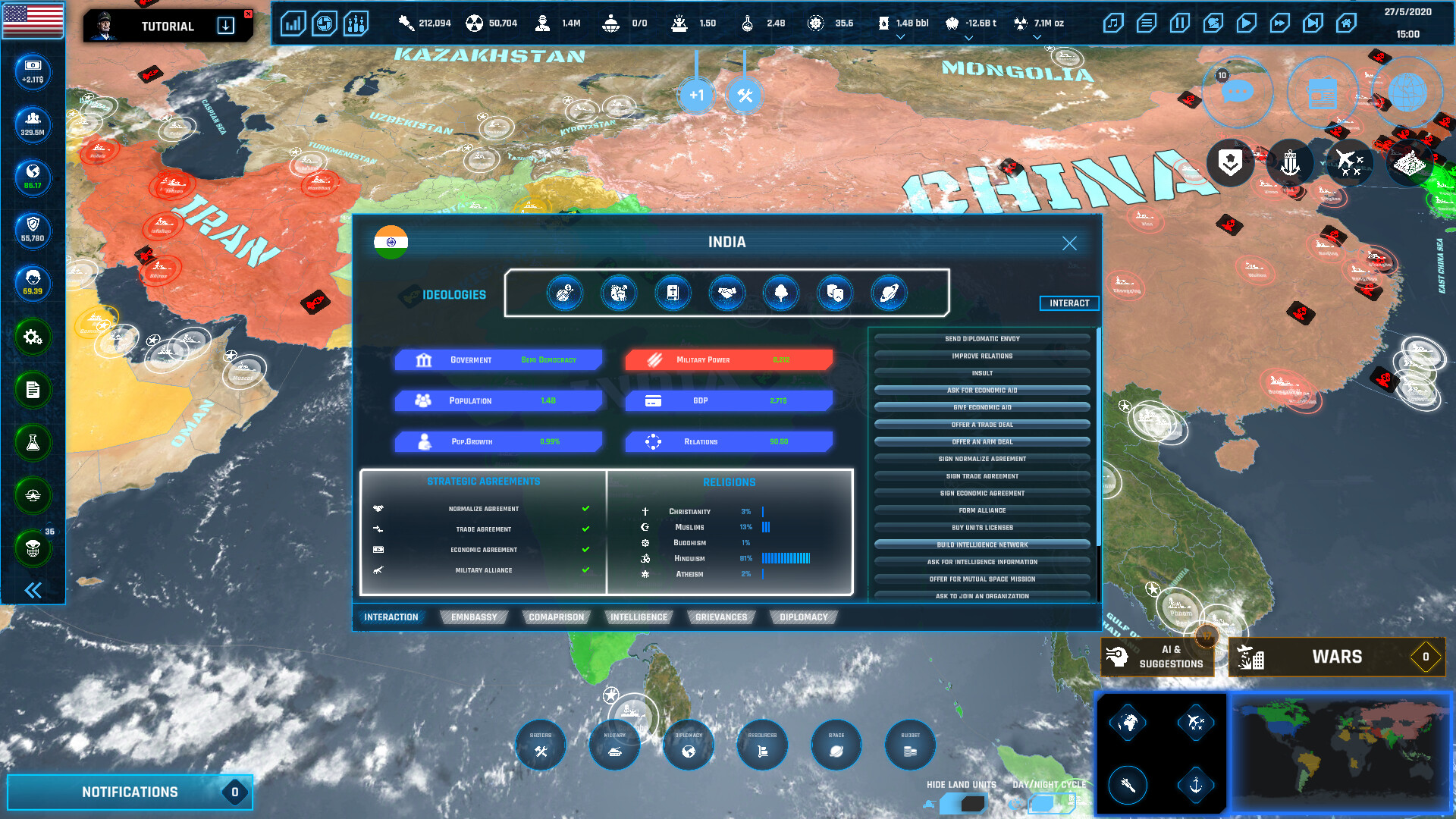
Task: Open the GRIEVANCES tab
Action: pos(720,617)
